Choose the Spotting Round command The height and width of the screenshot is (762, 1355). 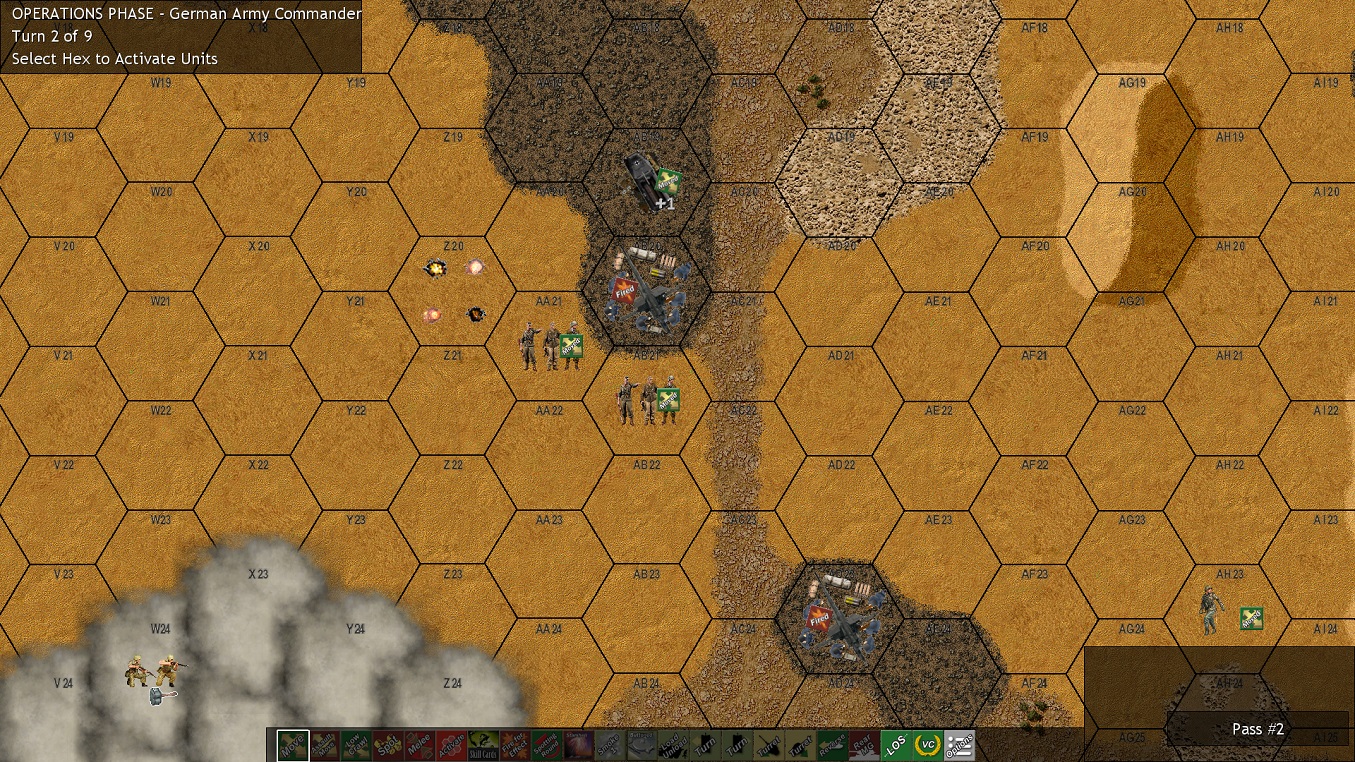coord(549,744)
